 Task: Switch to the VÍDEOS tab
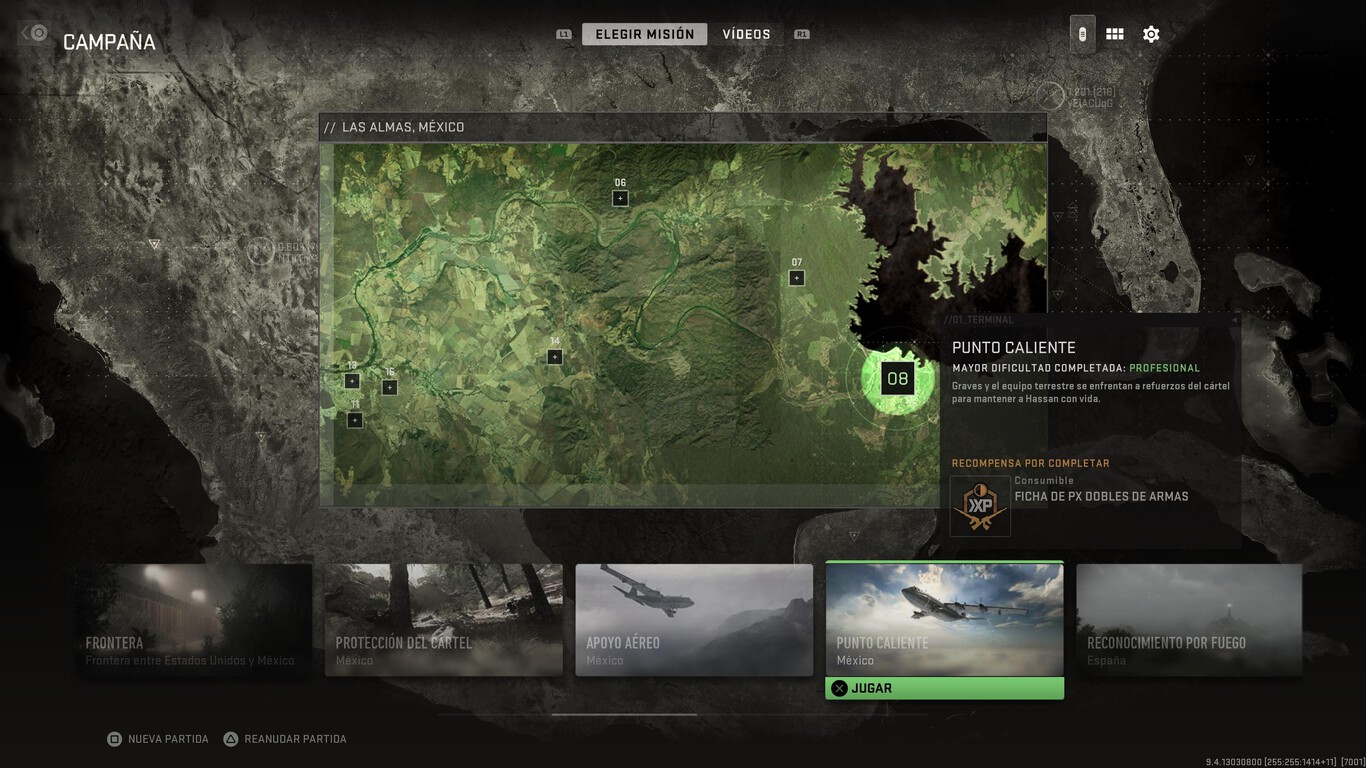pos(745,33)
